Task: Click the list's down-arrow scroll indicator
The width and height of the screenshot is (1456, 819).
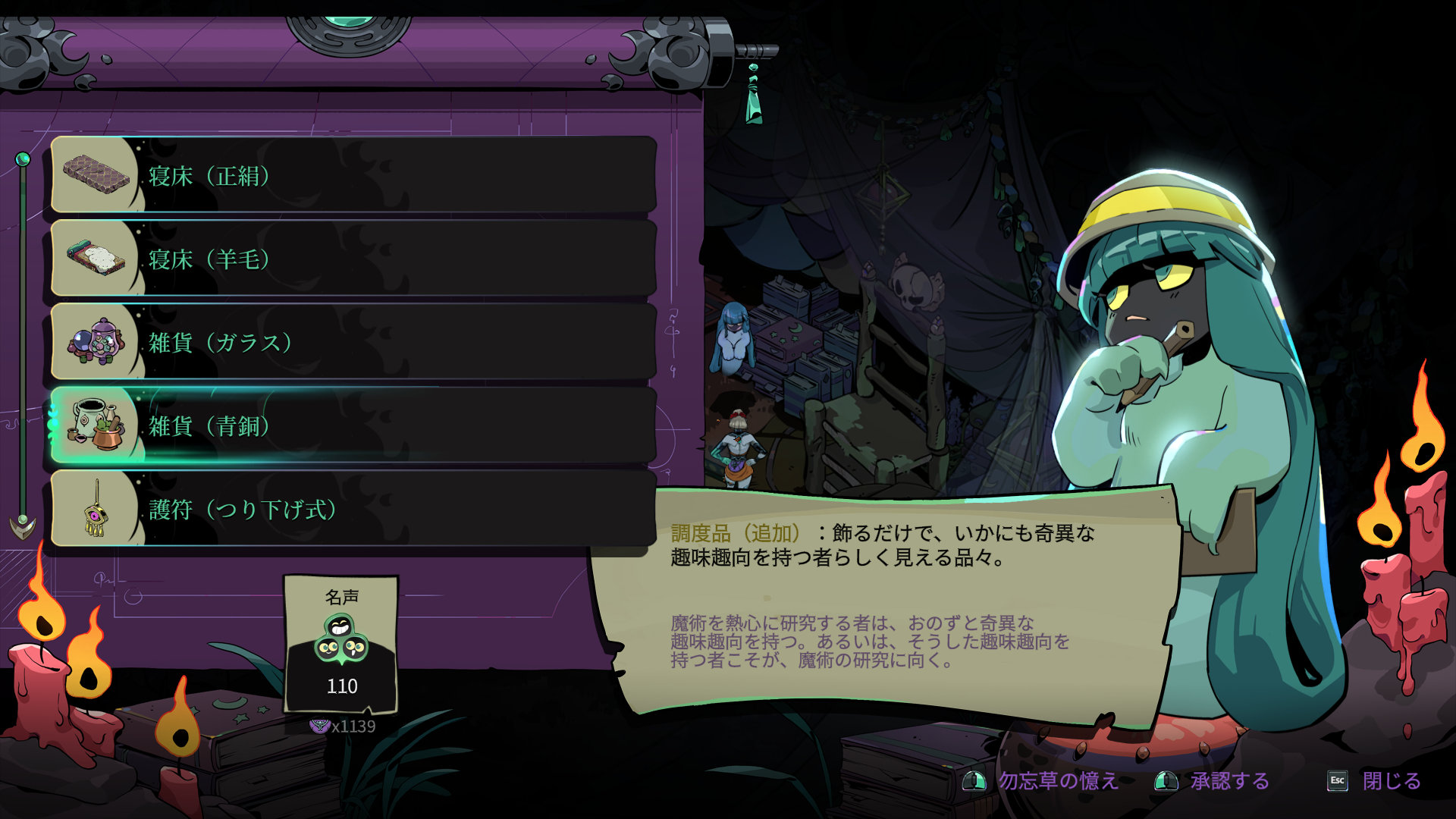Action: pos(23,525)
